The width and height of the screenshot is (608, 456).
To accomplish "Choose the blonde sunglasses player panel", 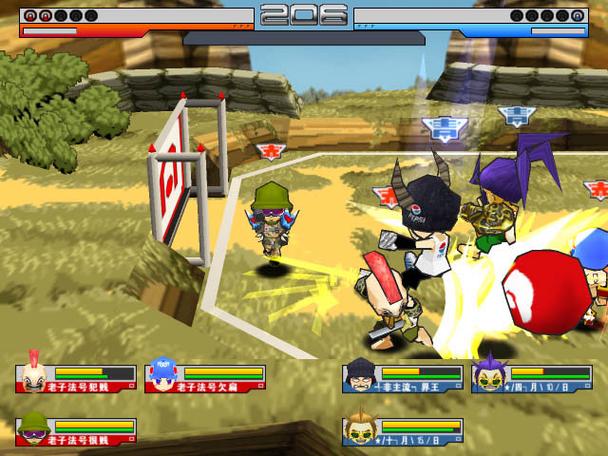I will coord(402,431).
